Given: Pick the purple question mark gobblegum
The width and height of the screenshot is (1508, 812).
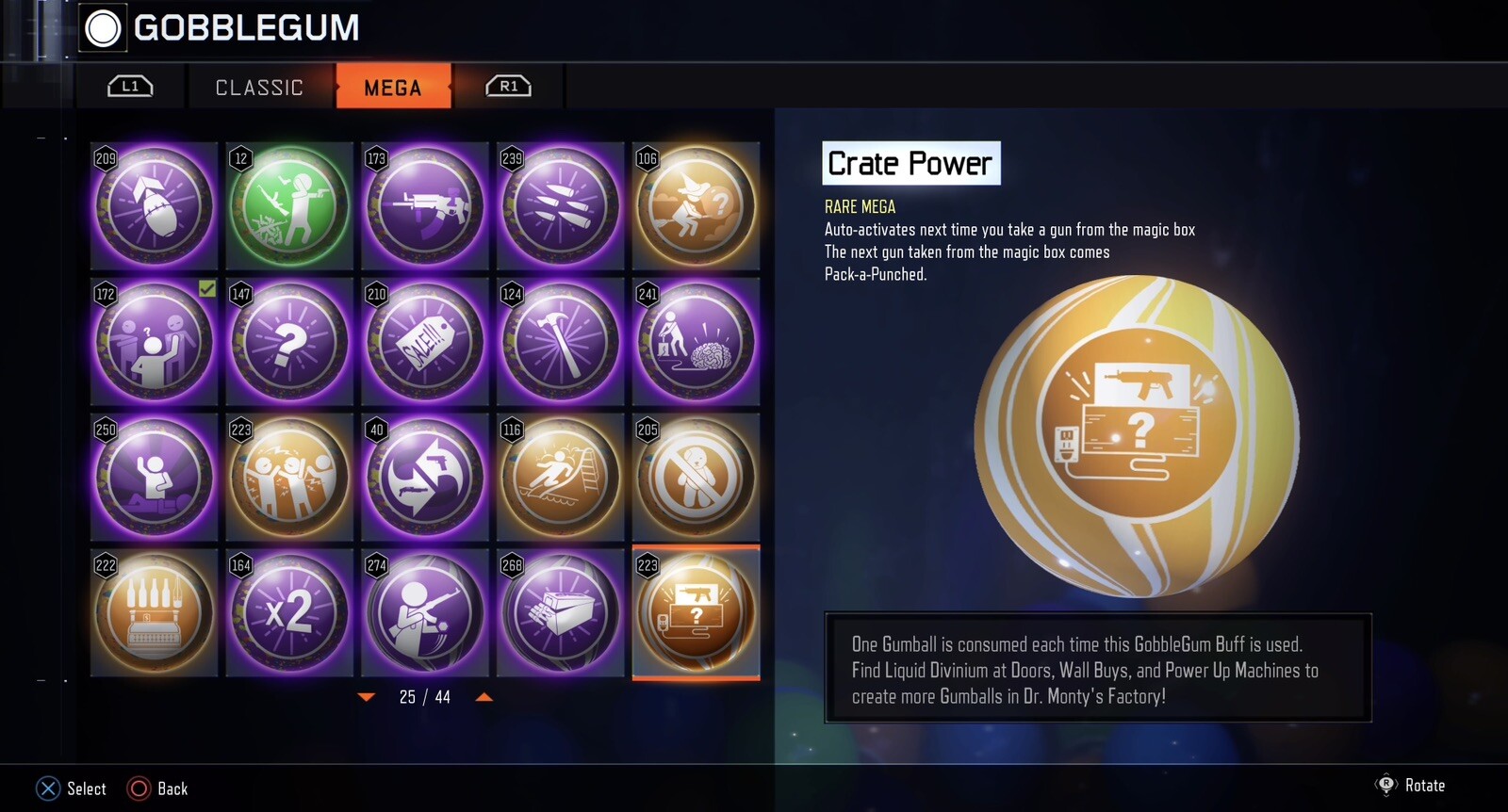Looking at the screenshot, I should [289, 342].
